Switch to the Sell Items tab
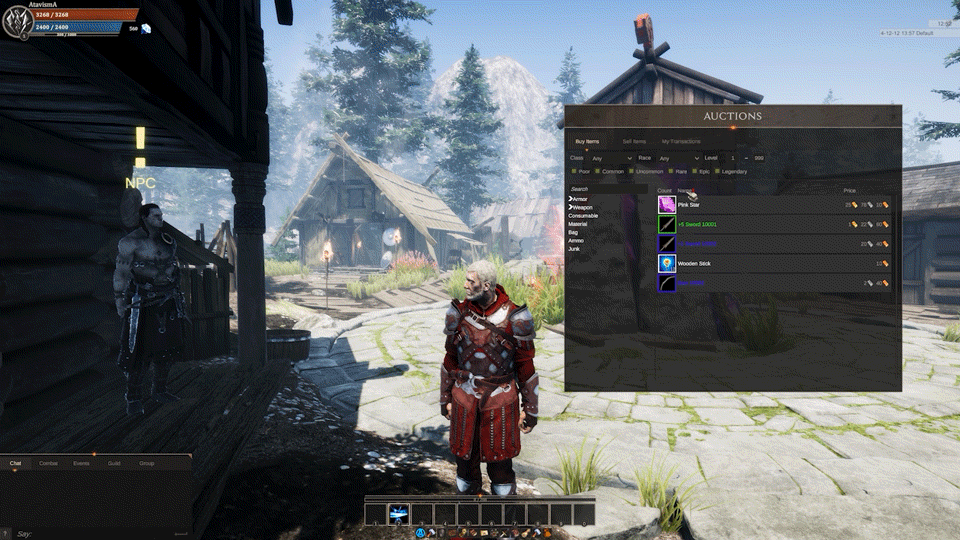This screenshot has height=540, width=960. pos(634,142)
